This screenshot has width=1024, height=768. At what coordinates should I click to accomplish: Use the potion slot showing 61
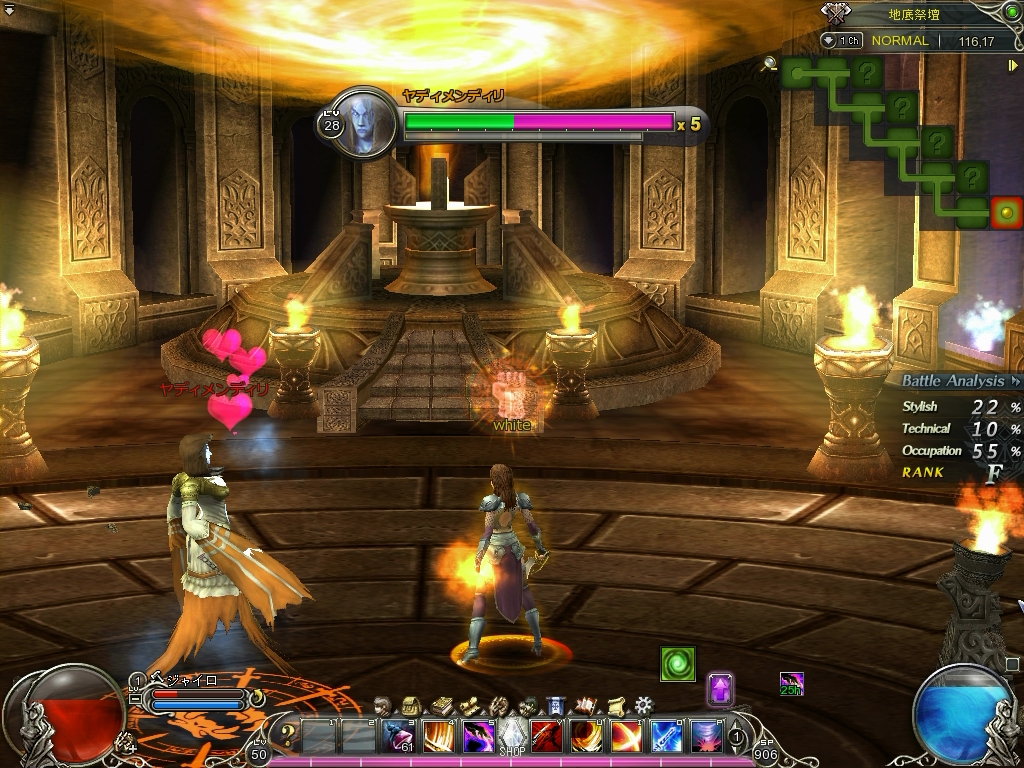click(399, 737)
